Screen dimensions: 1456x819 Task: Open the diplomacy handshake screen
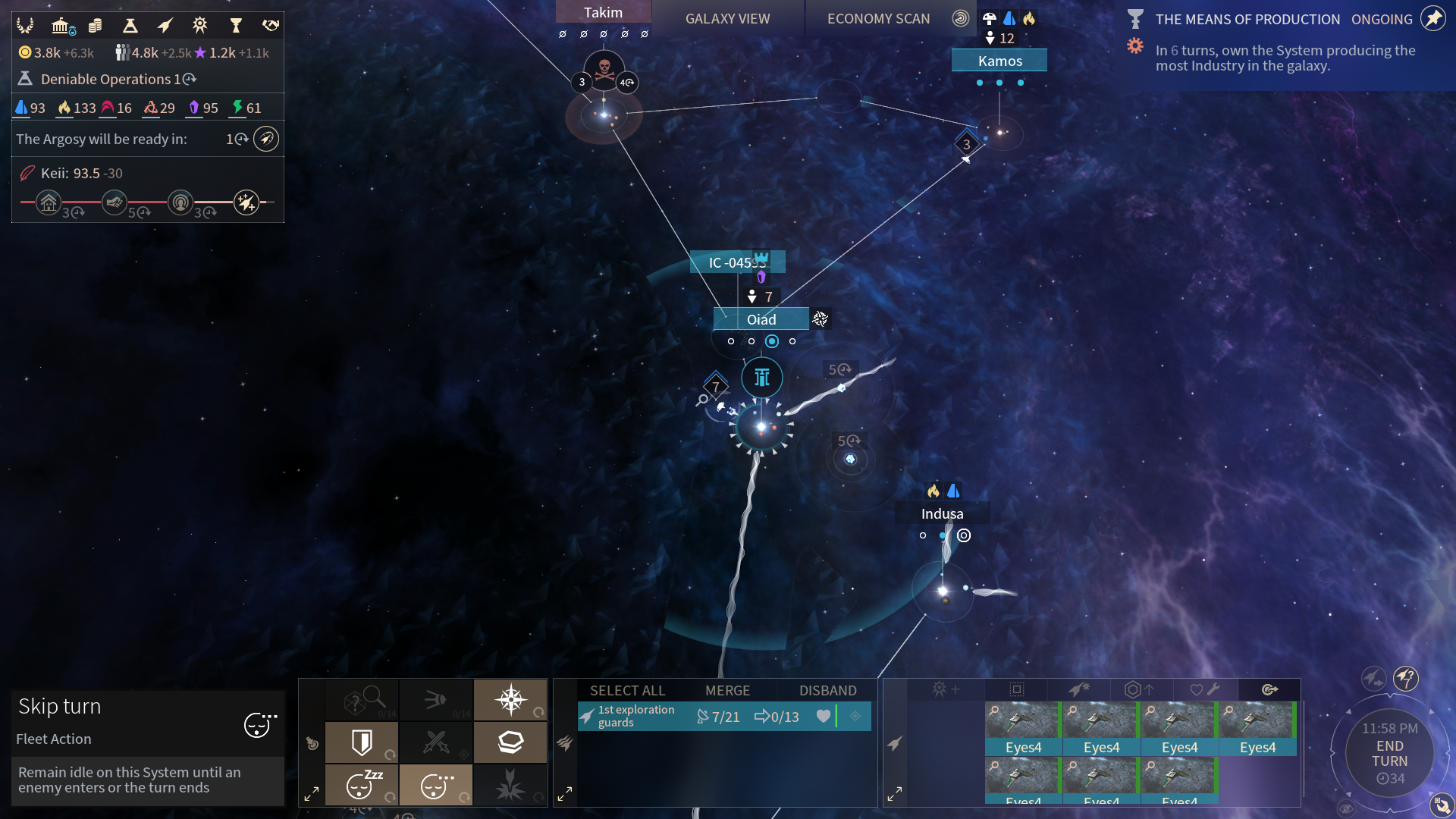tap(270, 26)
